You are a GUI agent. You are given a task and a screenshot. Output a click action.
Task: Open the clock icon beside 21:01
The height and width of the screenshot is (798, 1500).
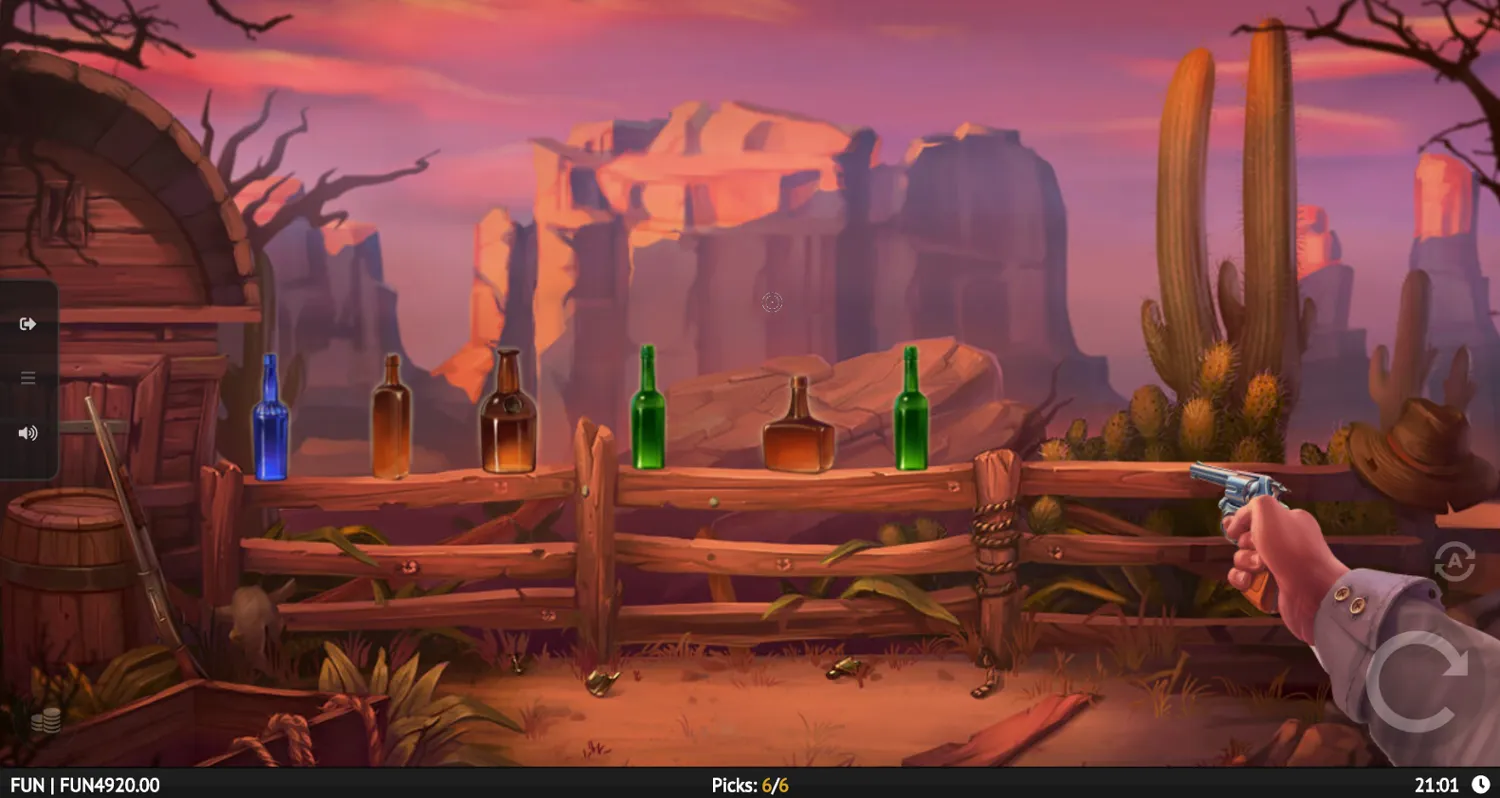tap(1480, 784)
